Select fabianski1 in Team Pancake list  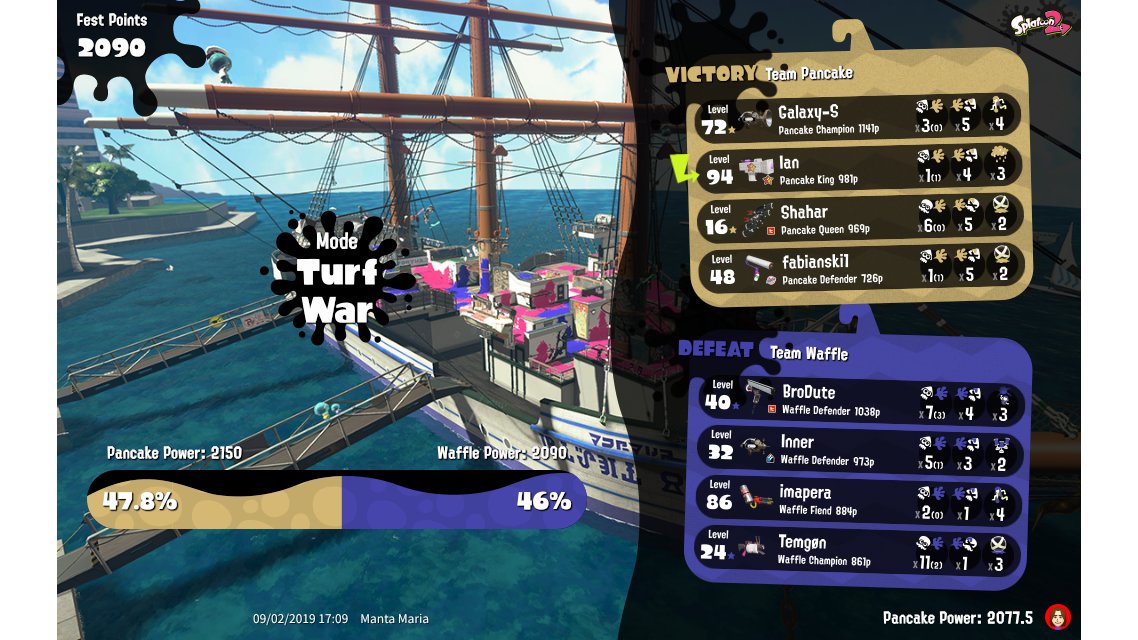(x=859, y=268)
